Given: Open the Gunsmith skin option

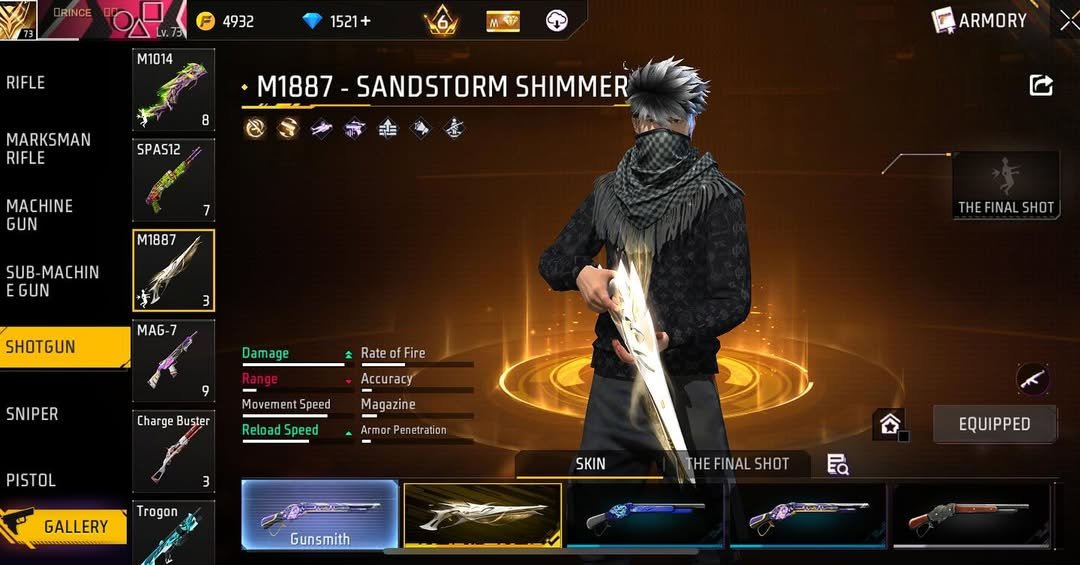Looking at the screenshot, I should (x=320, y=516).
